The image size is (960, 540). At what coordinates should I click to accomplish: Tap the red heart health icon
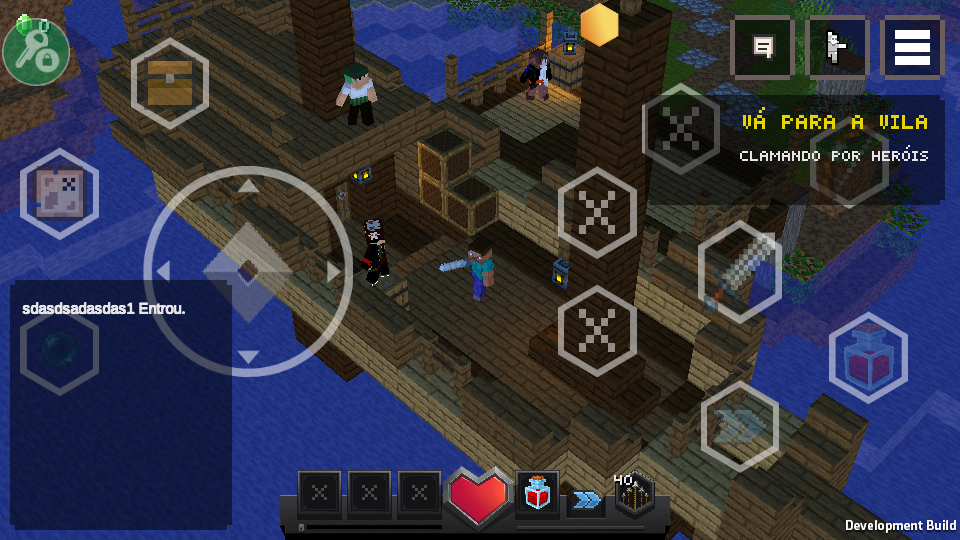click(478, 495)
